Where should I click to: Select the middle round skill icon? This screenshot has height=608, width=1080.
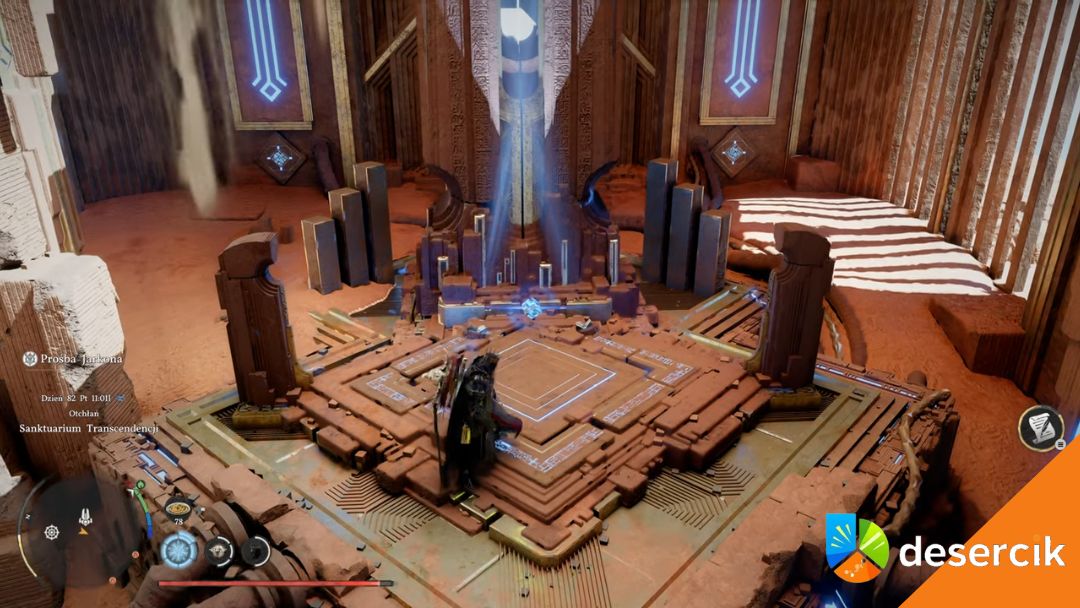coord(220,550)
